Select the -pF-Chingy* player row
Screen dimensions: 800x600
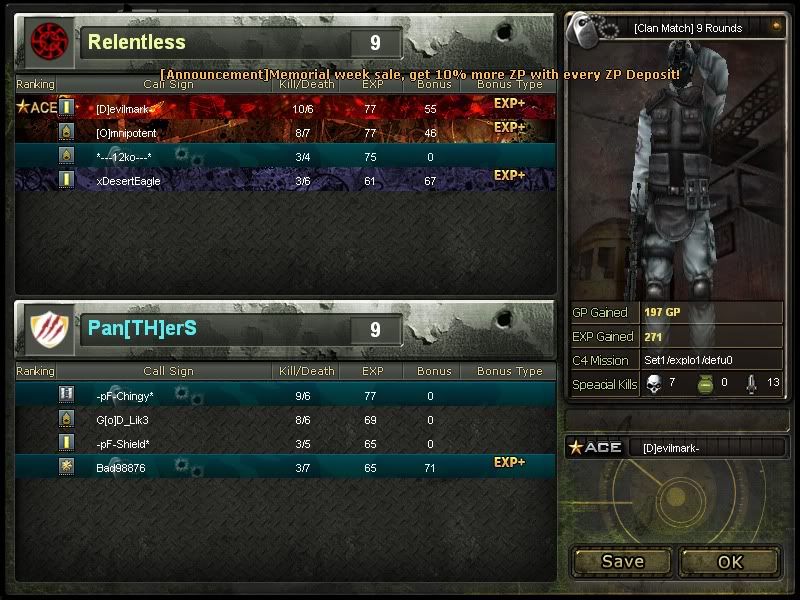[x=285, y=396]
